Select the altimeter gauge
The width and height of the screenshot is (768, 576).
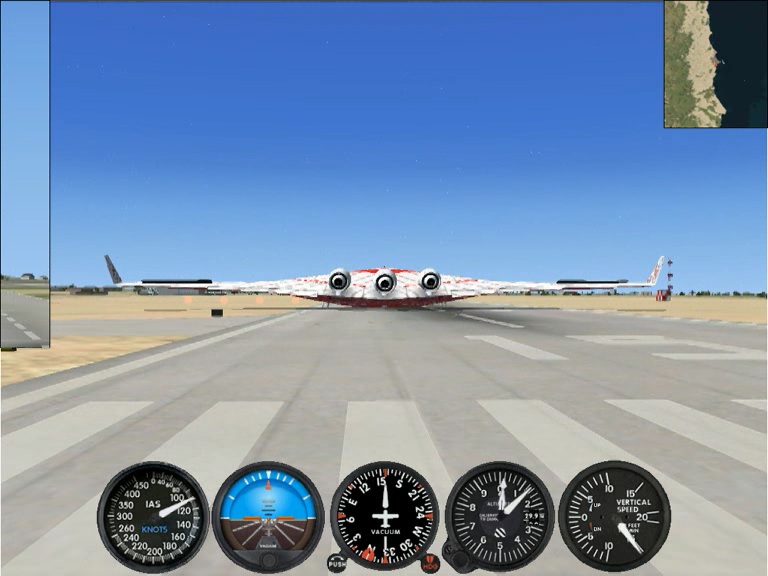499,515
